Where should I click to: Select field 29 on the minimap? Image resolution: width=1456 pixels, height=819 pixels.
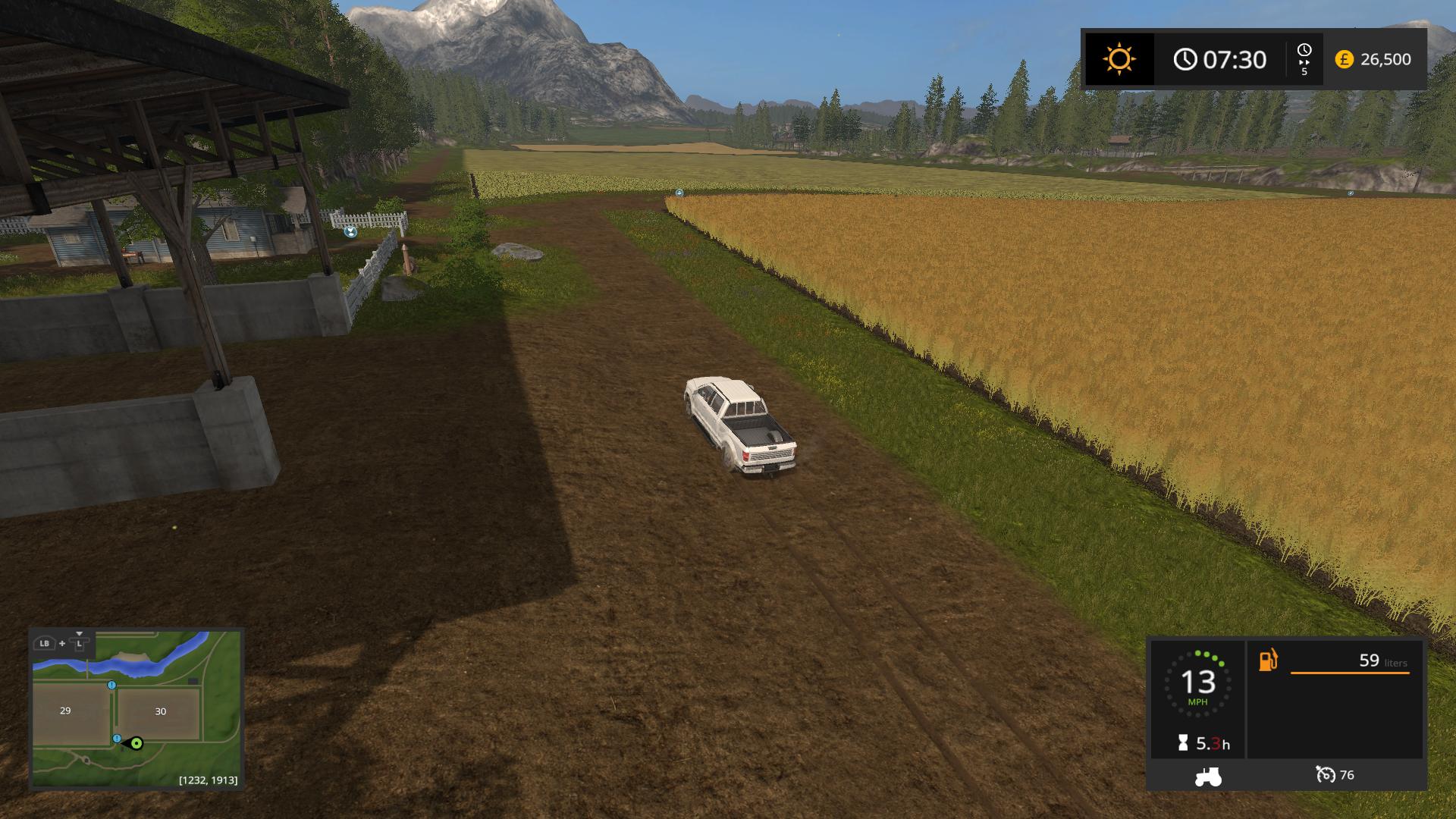coord(66,711)
